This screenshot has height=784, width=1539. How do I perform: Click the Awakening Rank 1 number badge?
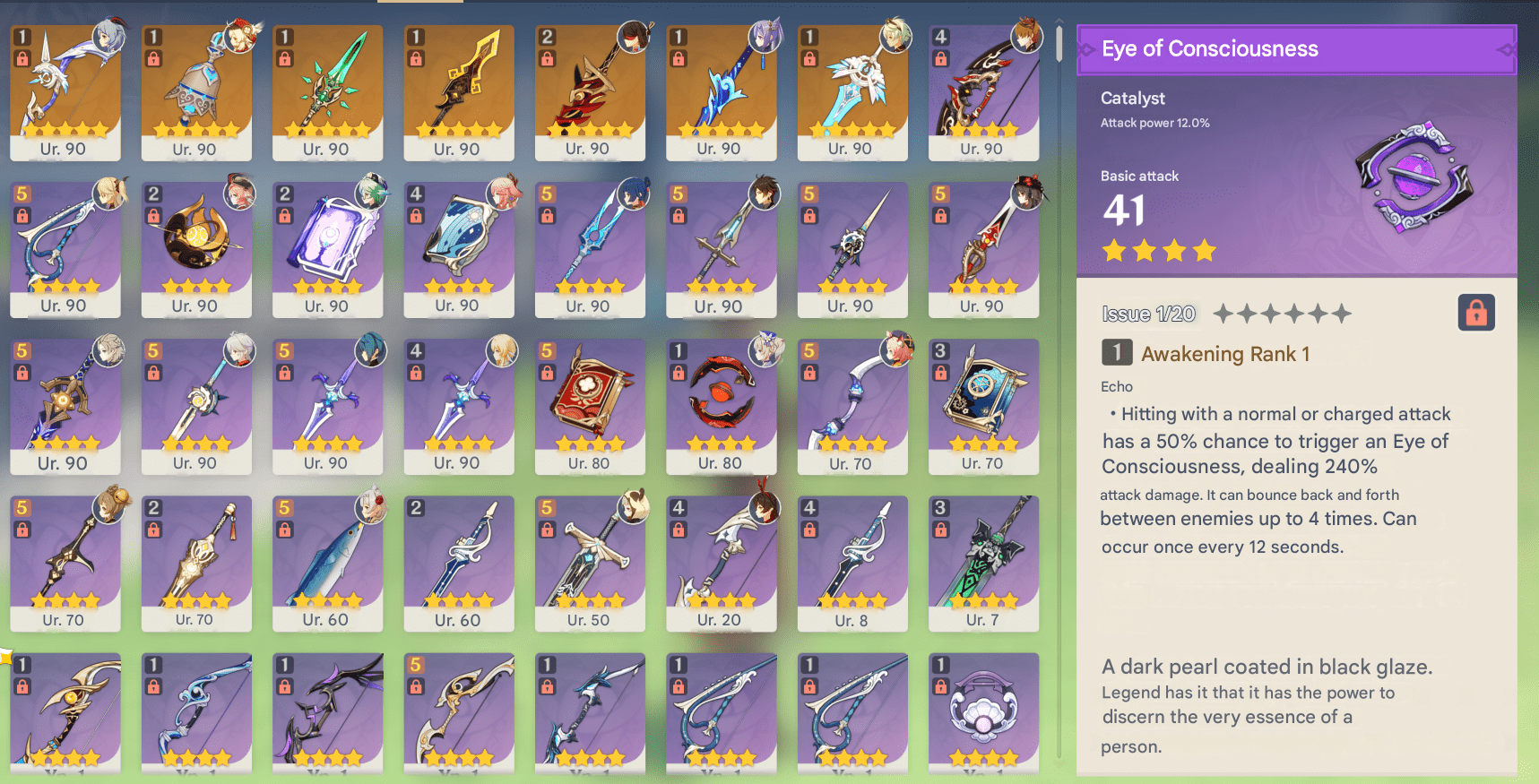click(1116, 353)
